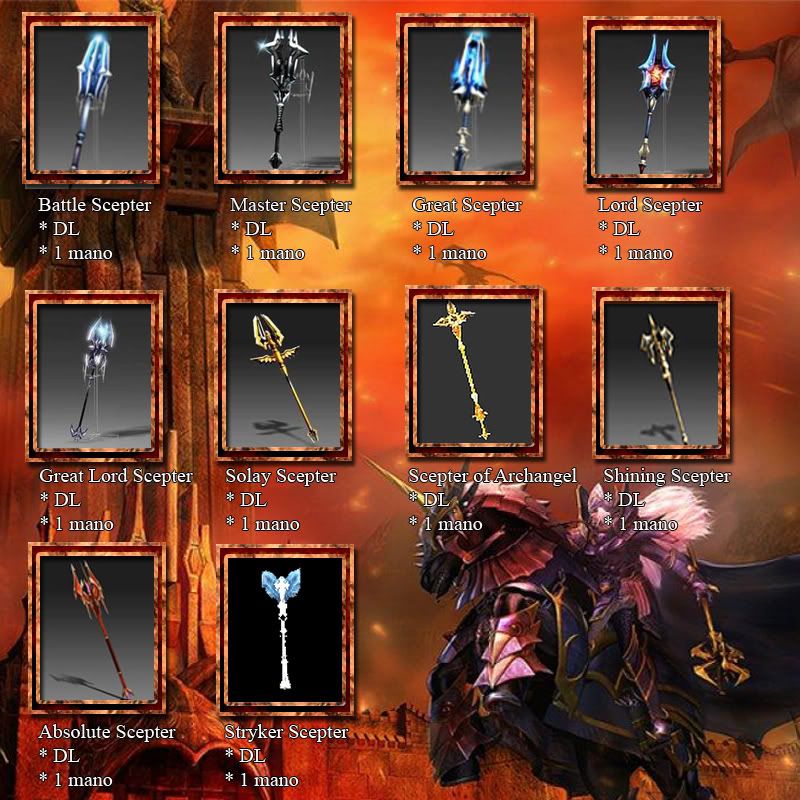Choose the Master Scepter item frame
Screen dimensions: 800x800
[285, 99]
